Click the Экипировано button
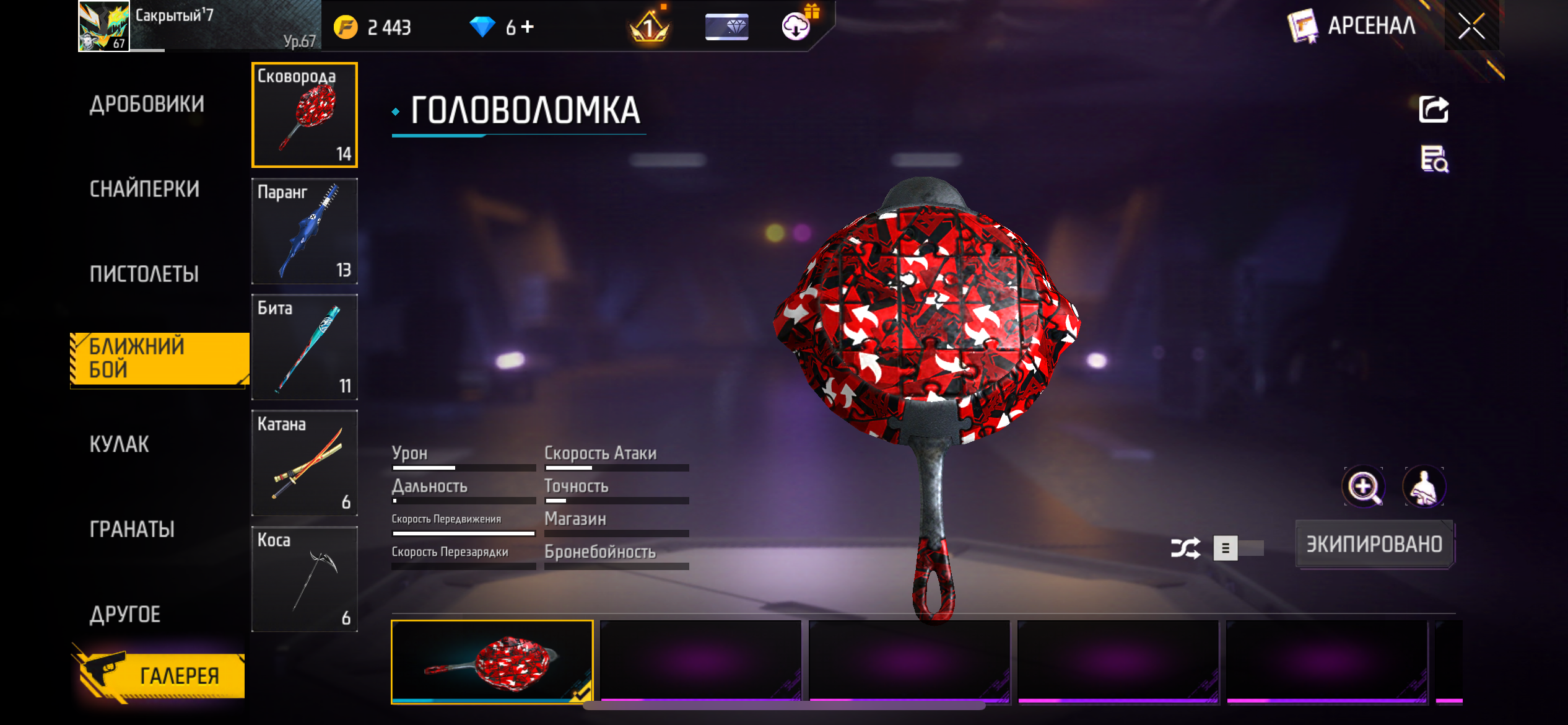 1374,544
